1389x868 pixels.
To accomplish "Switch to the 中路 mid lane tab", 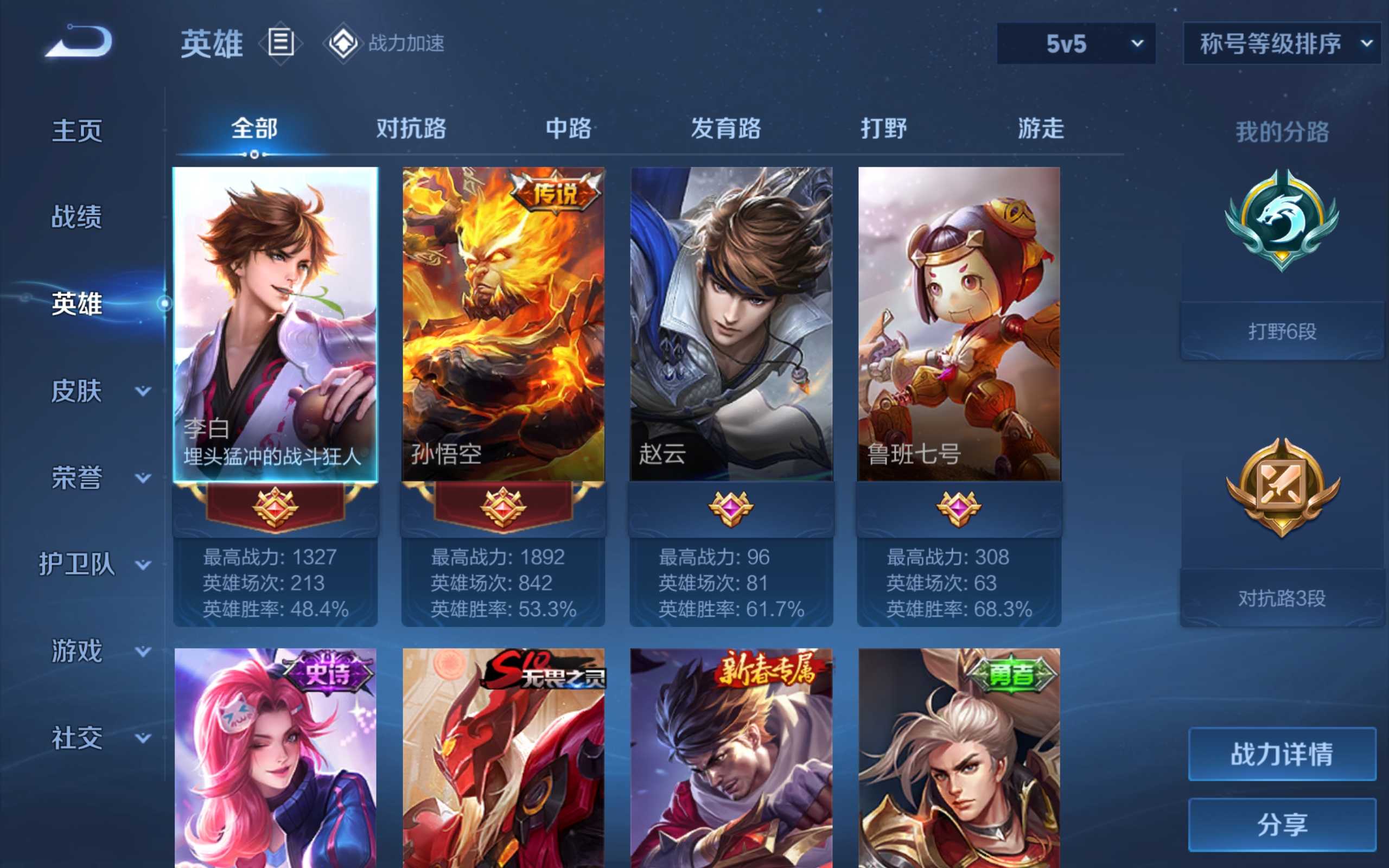I will [x=568, y=129].
